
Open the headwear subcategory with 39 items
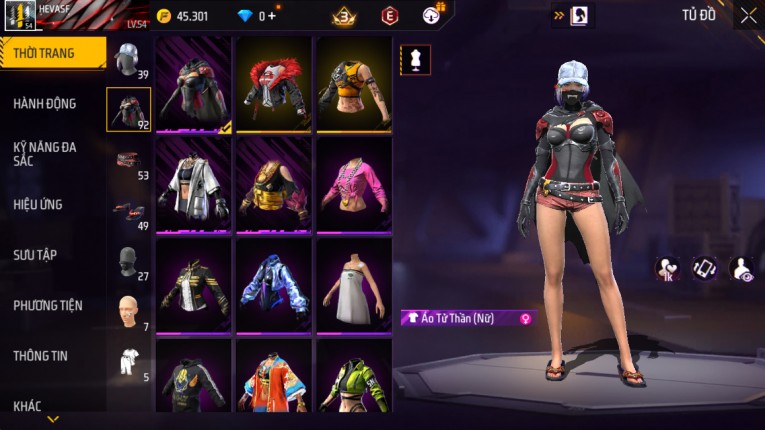128,60
